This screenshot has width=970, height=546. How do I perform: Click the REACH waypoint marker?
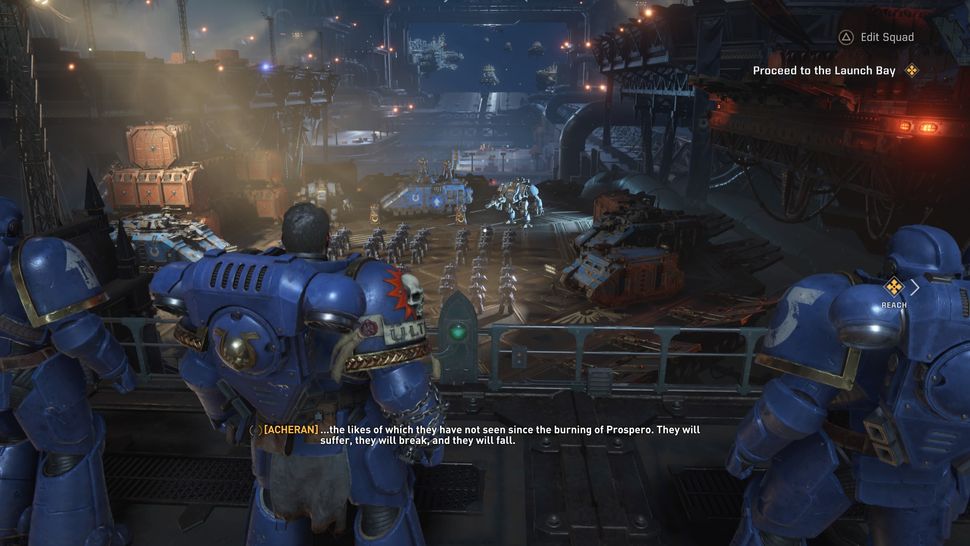coord(894,287)
